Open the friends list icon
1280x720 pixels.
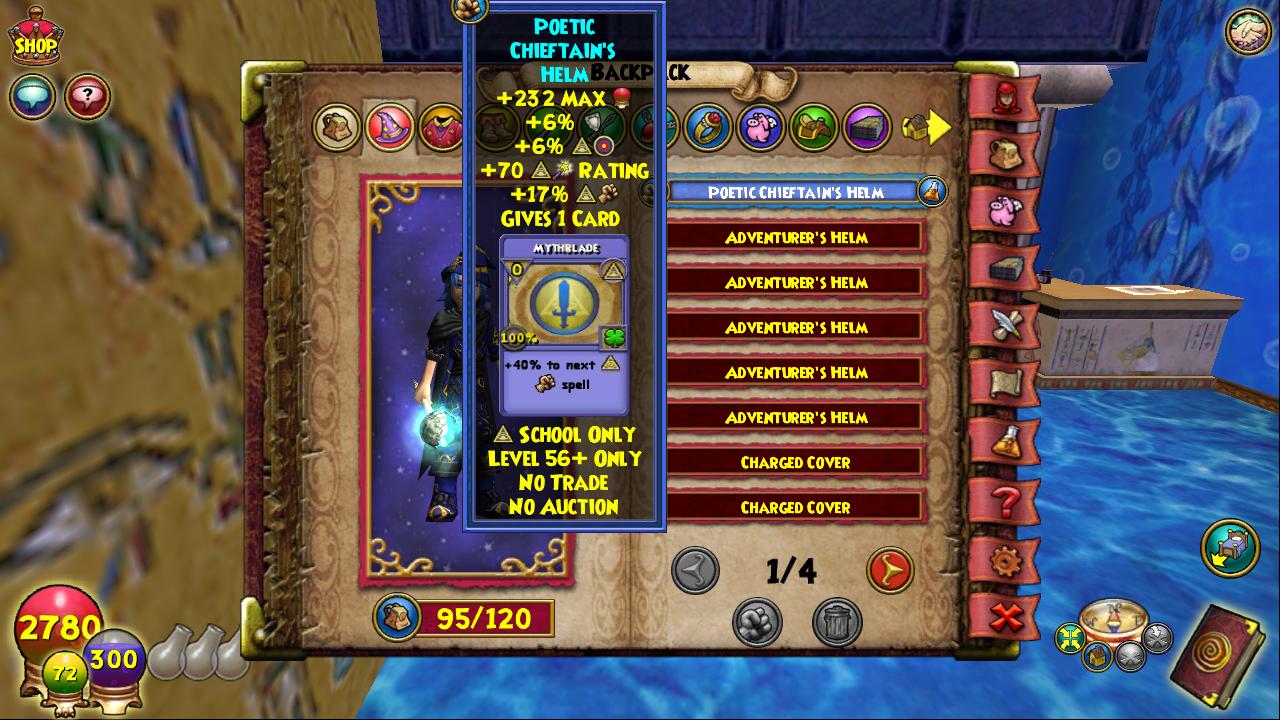click(x=1248, y=32)
